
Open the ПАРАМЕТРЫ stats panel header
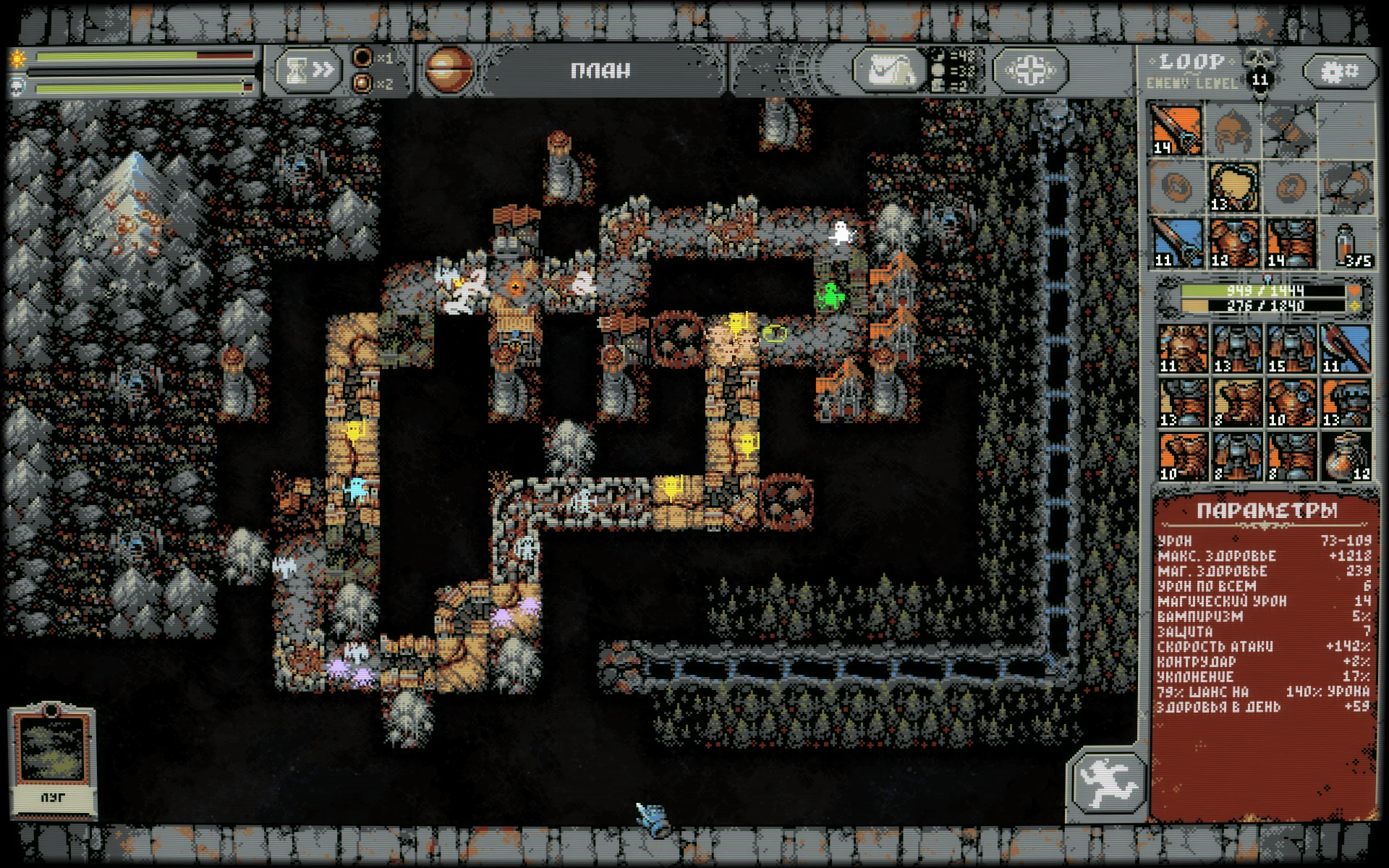coord(1266,511)
